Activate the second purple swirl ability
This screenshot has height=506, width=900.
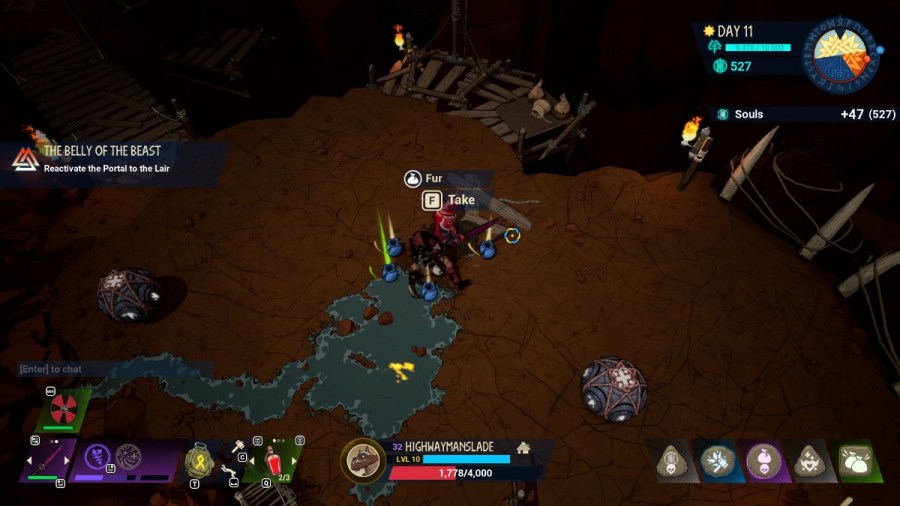tap(128, 457)
